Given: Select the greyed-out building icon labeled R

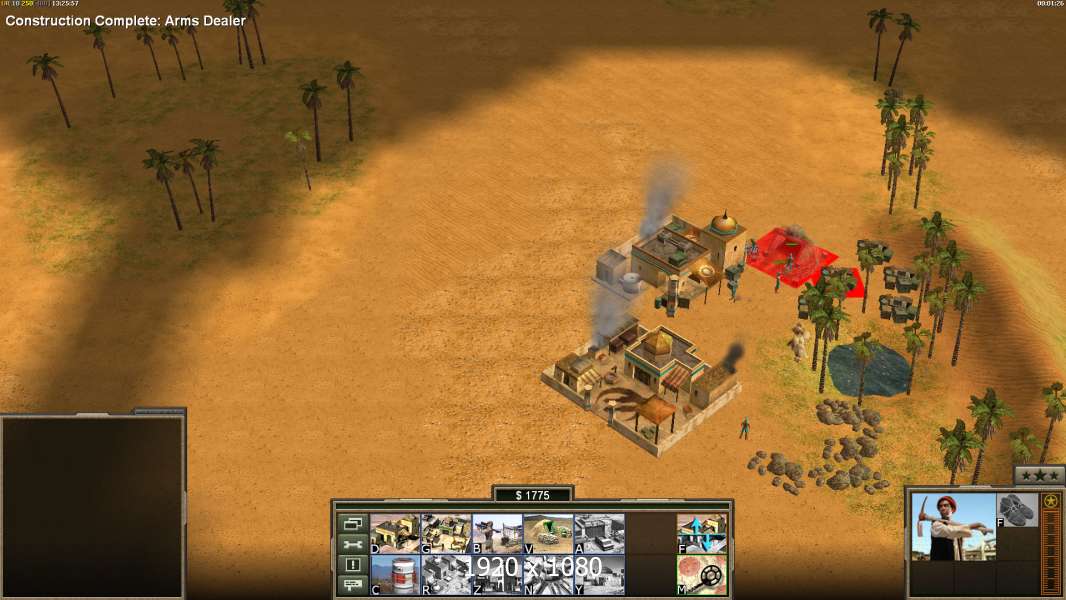Looking at the screenshot, I should pyautogui.click(x=446, y=574).
